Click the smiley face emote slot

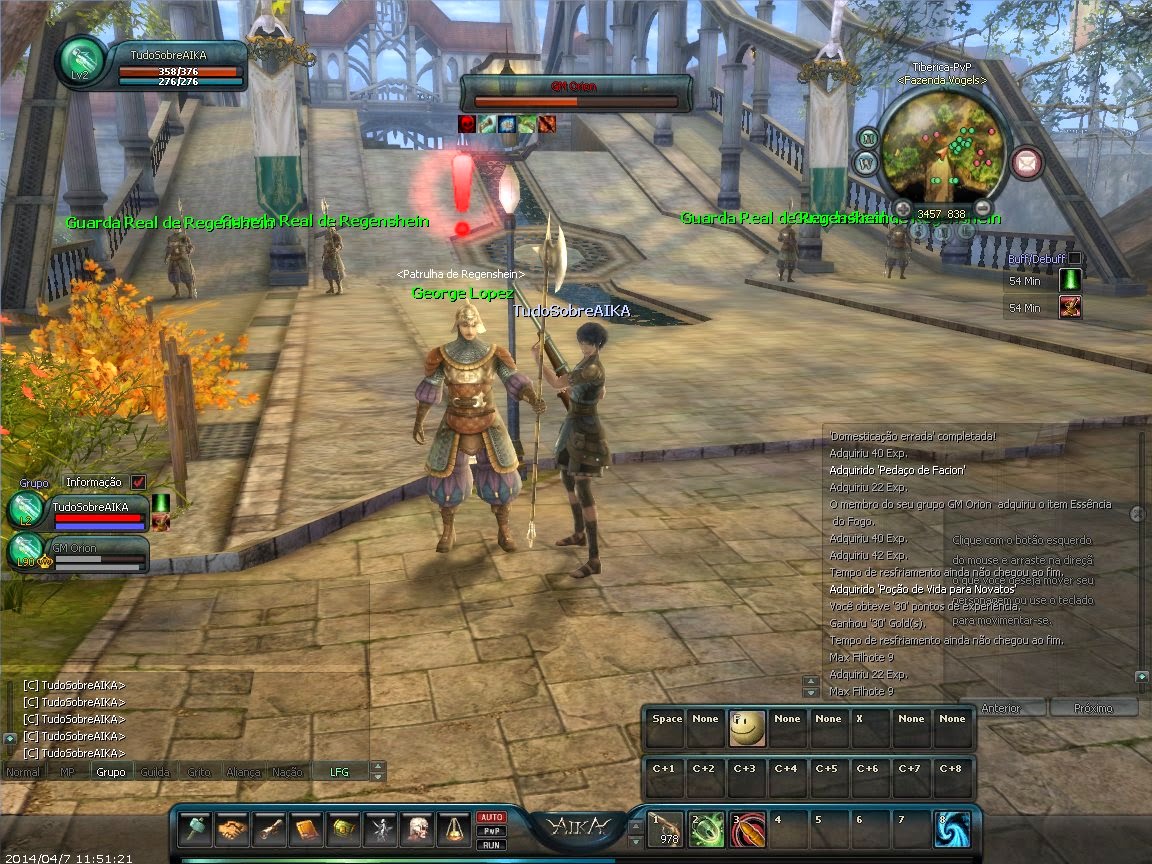[747, 728]
